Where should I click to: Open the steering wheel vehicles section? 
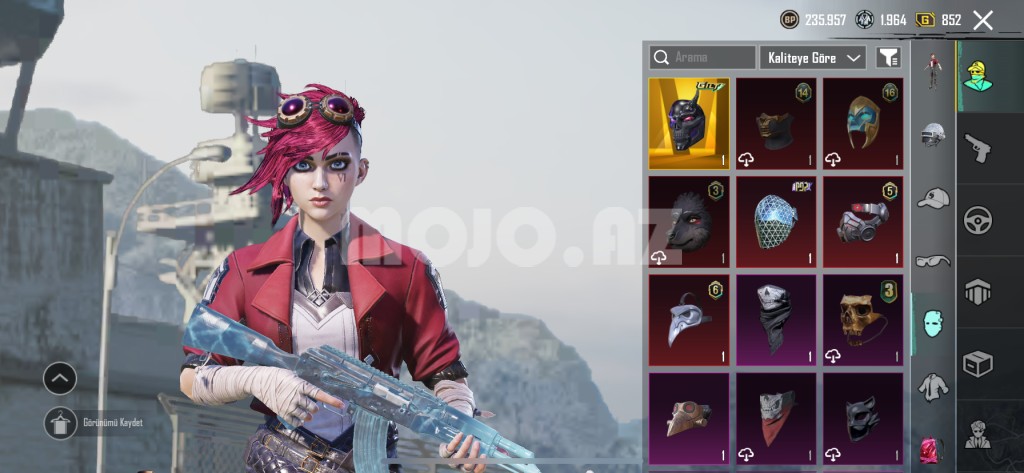coord(977,220)
